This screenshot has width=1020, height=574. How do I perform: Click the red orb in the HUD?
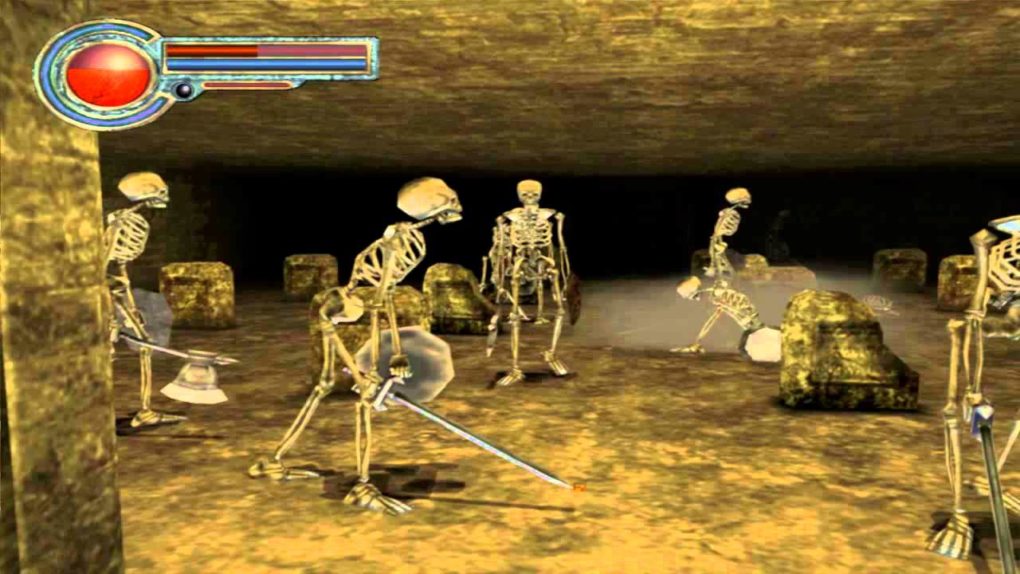[108, 74]
